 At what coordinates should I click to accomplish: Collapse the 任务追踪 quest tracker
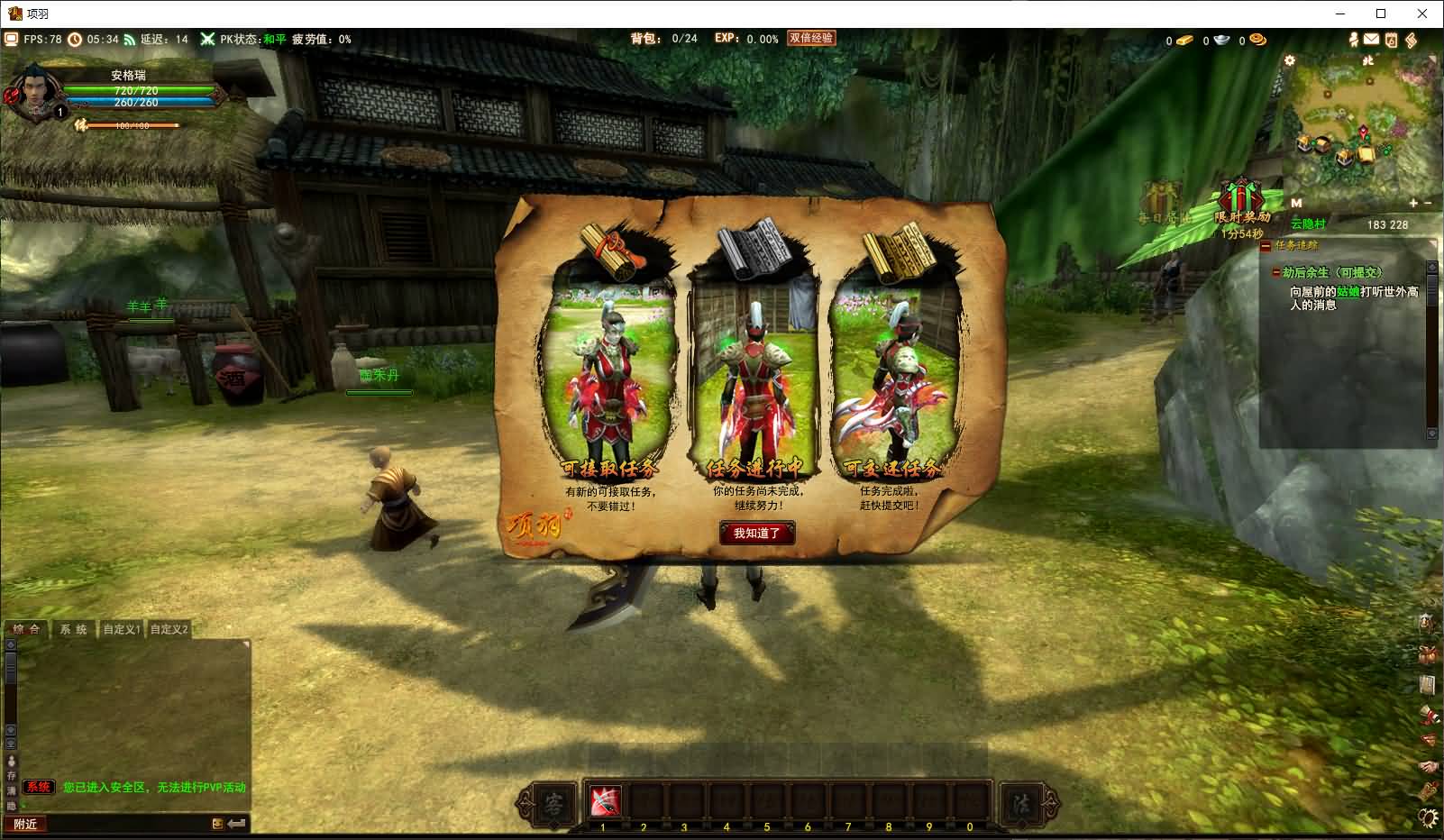pos(1266,245)
